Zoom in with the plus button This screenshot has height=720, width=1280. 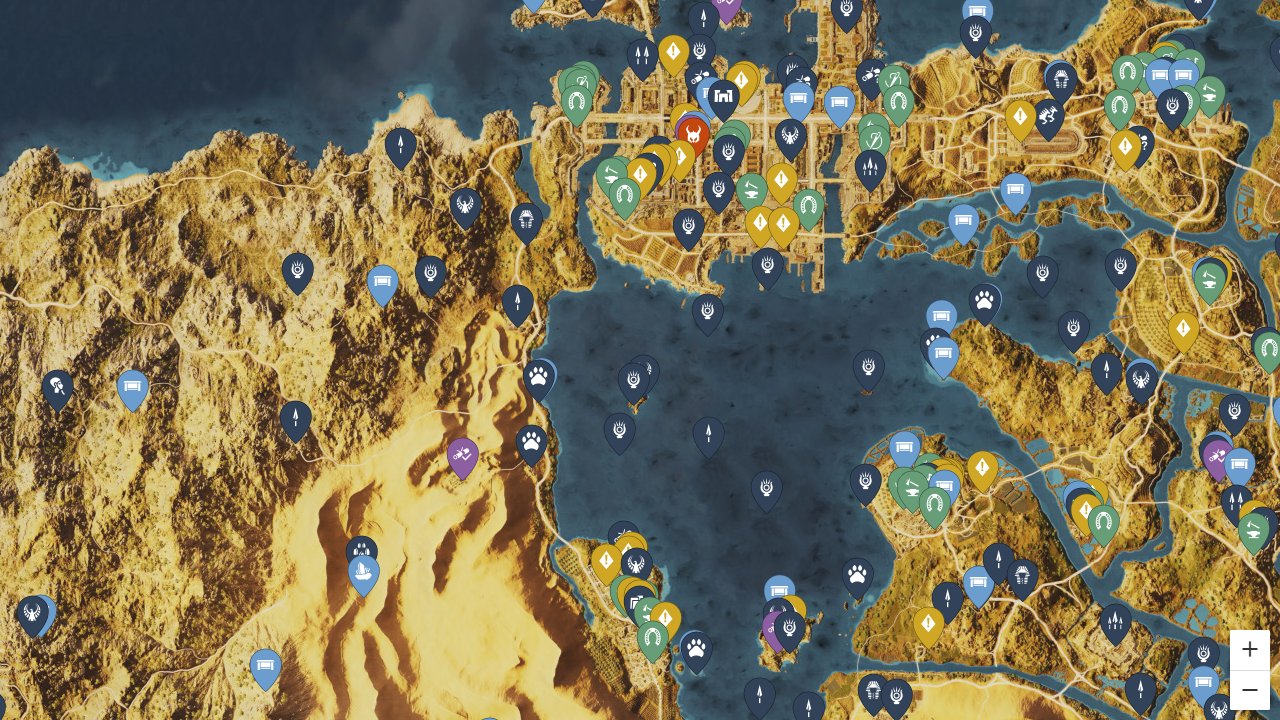click(1250, 649)
